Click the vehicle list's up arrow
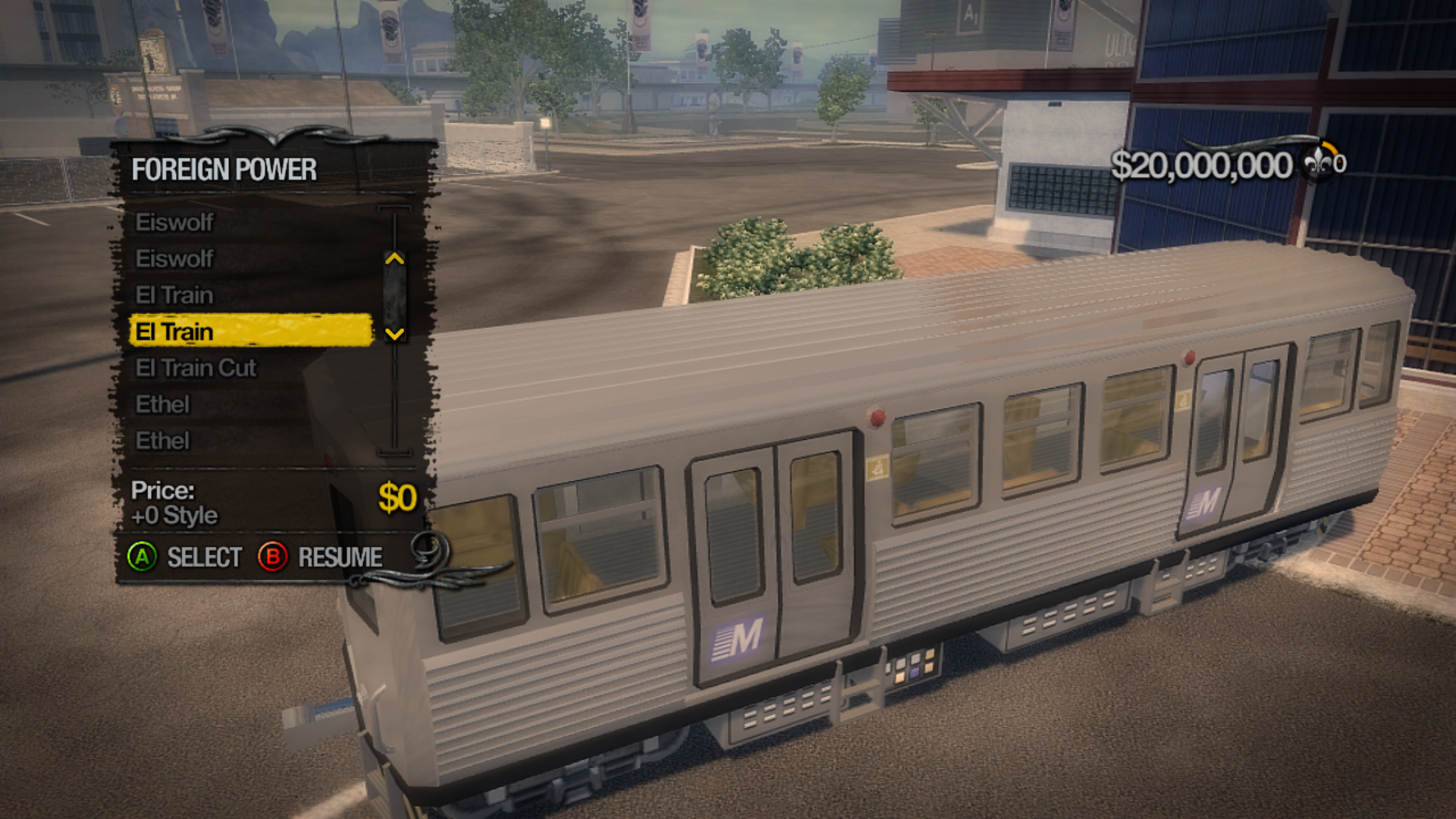This screenshot has width=1456, height=819. coord(394,259)
